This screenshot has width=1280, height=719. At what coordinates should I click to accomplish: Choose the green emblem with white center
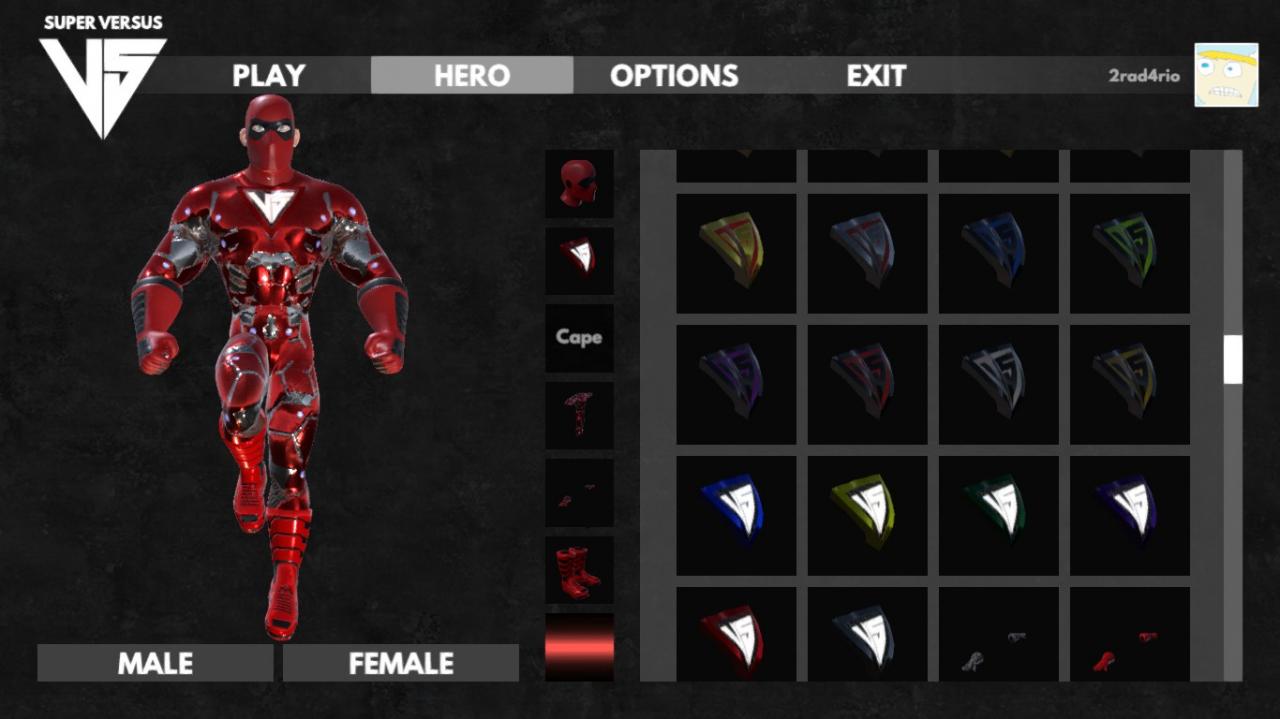pyautogui.click(x=998, y=515)
